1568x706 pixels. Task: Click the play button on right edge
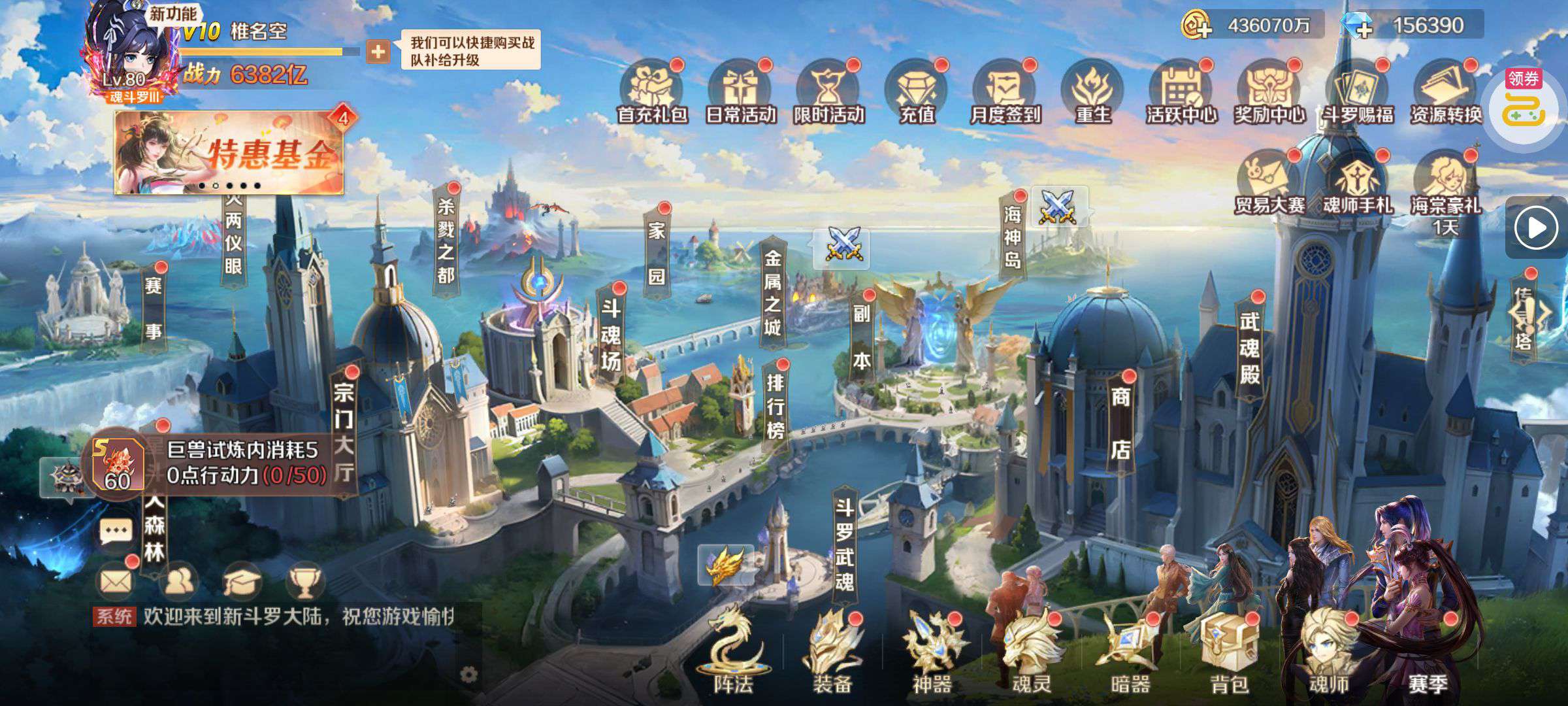[x=1536, y=228]
